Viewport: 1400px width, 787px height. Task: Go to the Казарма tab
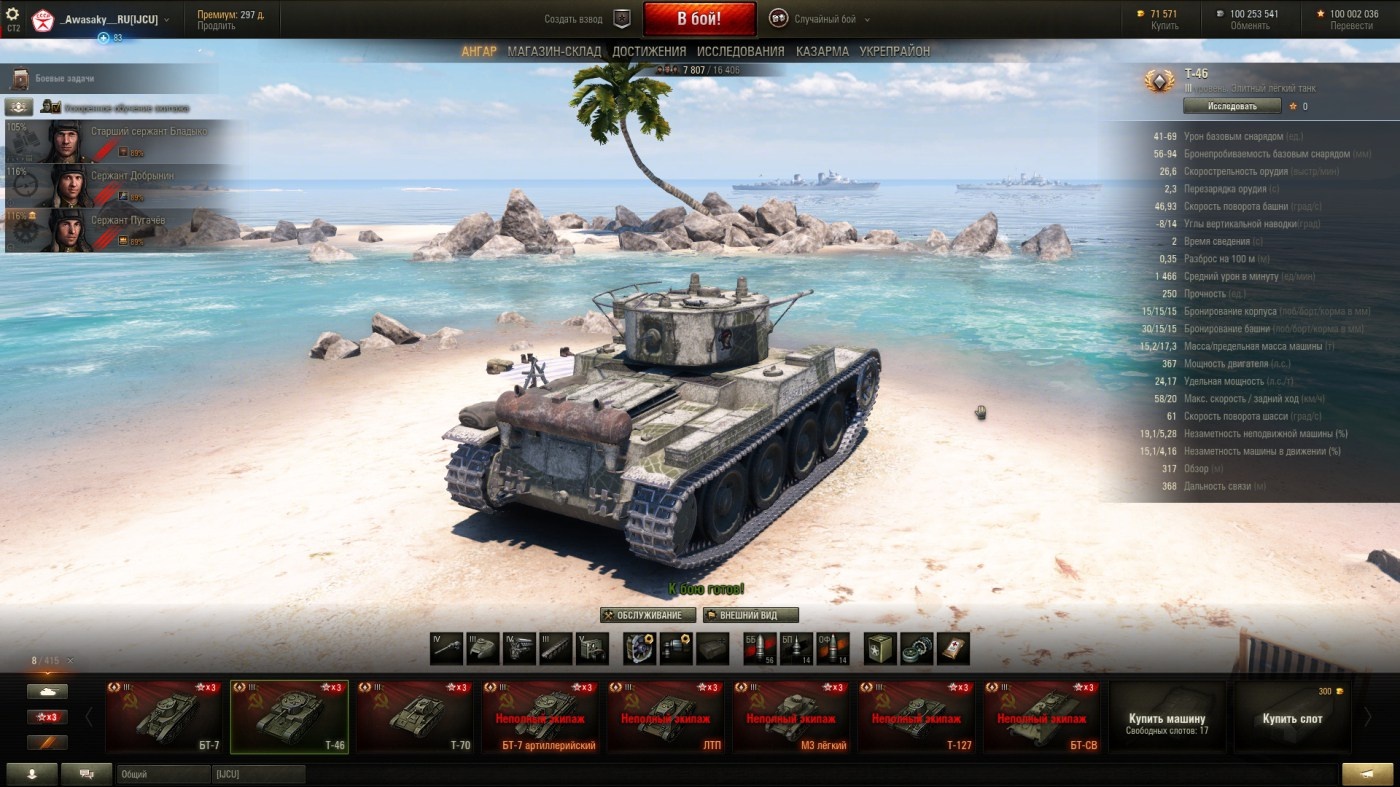[x=822, y=51]
